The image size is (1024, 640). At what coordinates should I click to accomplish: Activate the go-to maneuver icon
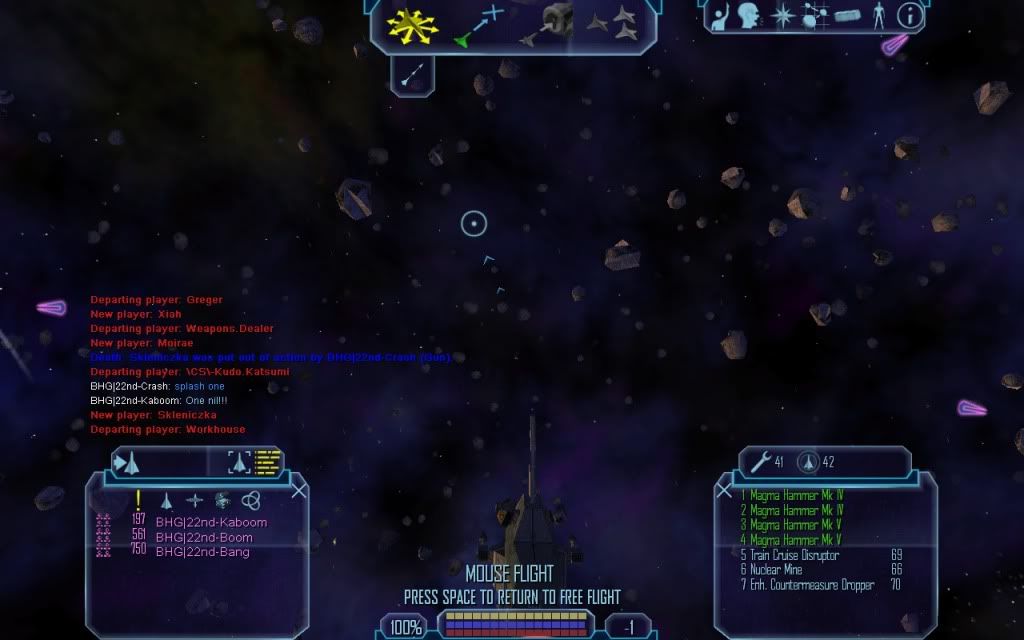[479, 26]
